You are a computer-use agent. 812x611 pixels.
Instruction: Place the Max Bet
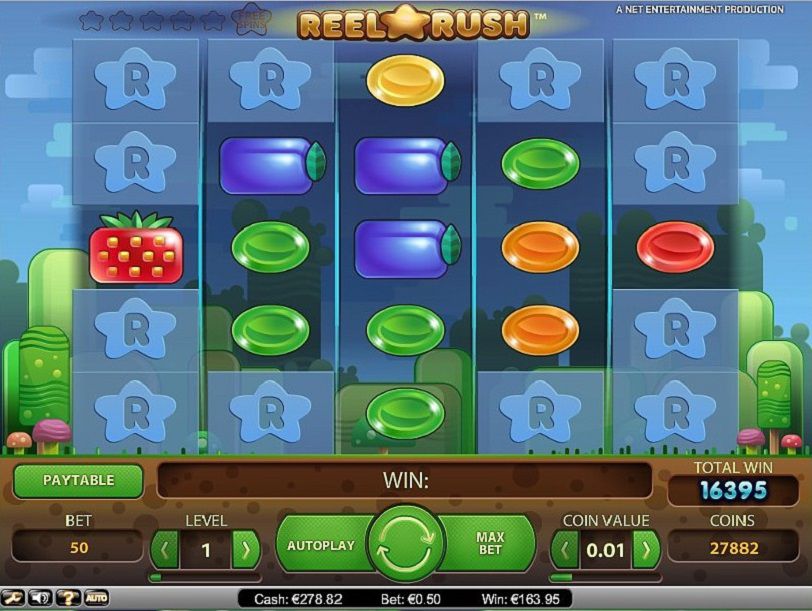pyautogui.click(x=489, y=545)
